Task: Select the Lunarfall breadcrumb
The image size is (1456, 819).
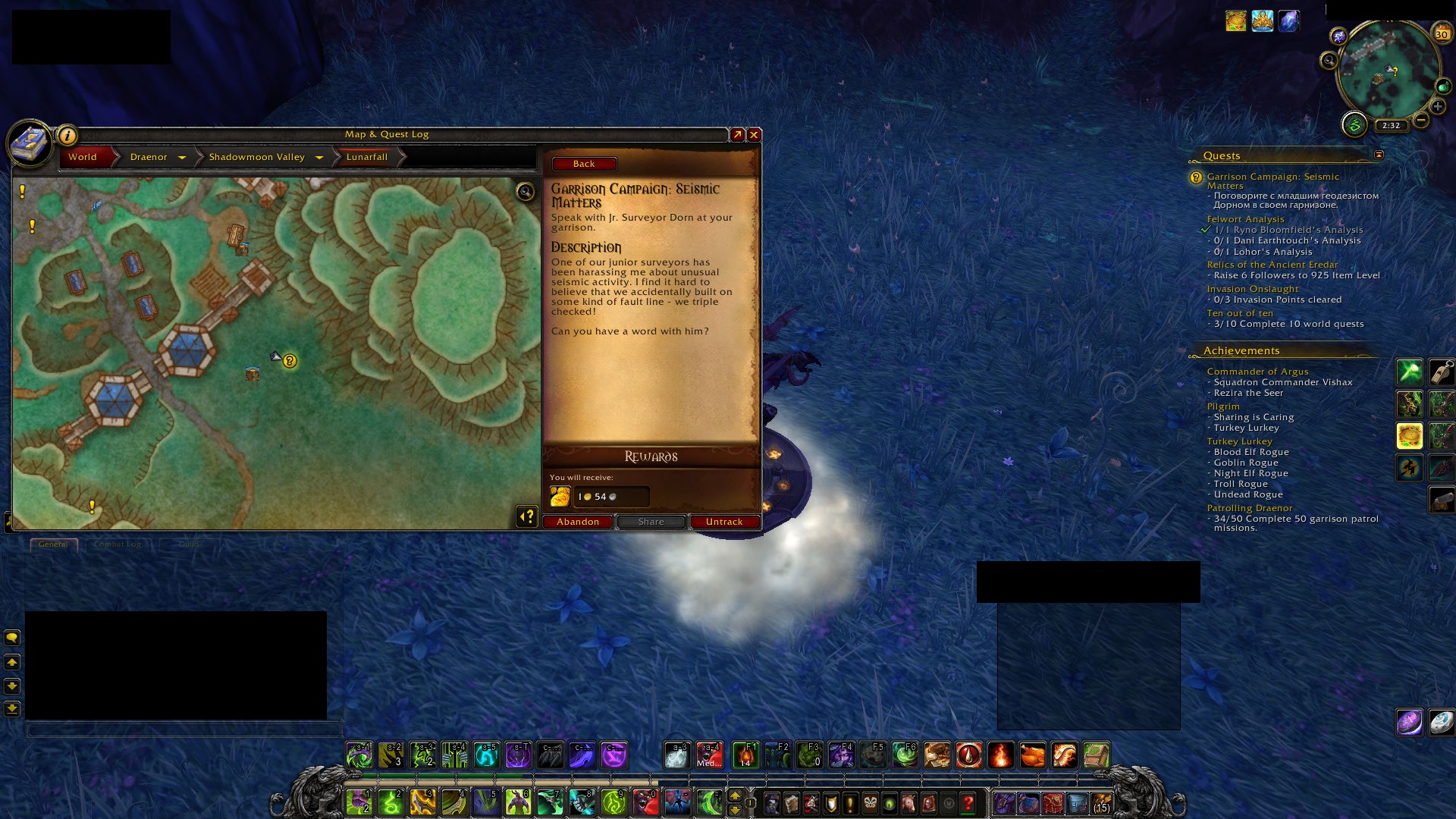Action: [x=367, y=157]
